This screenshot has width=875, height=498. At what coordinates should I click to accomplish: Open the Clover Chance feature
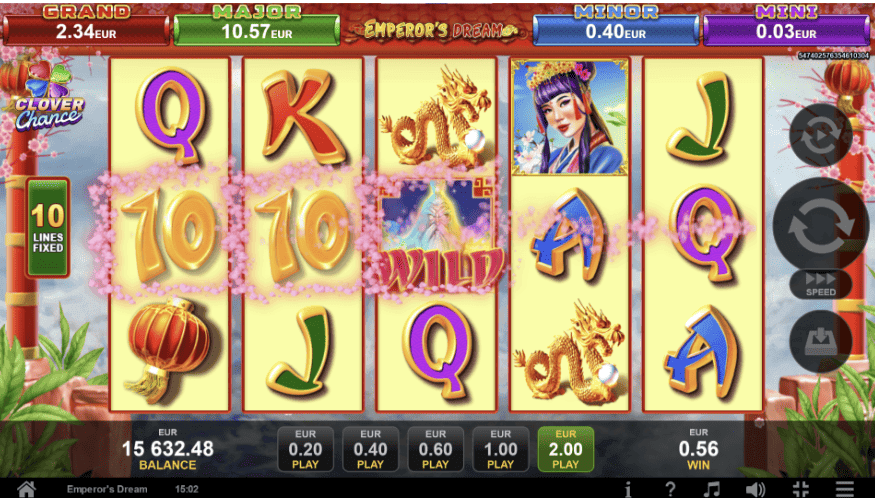[x=48, y=96]
